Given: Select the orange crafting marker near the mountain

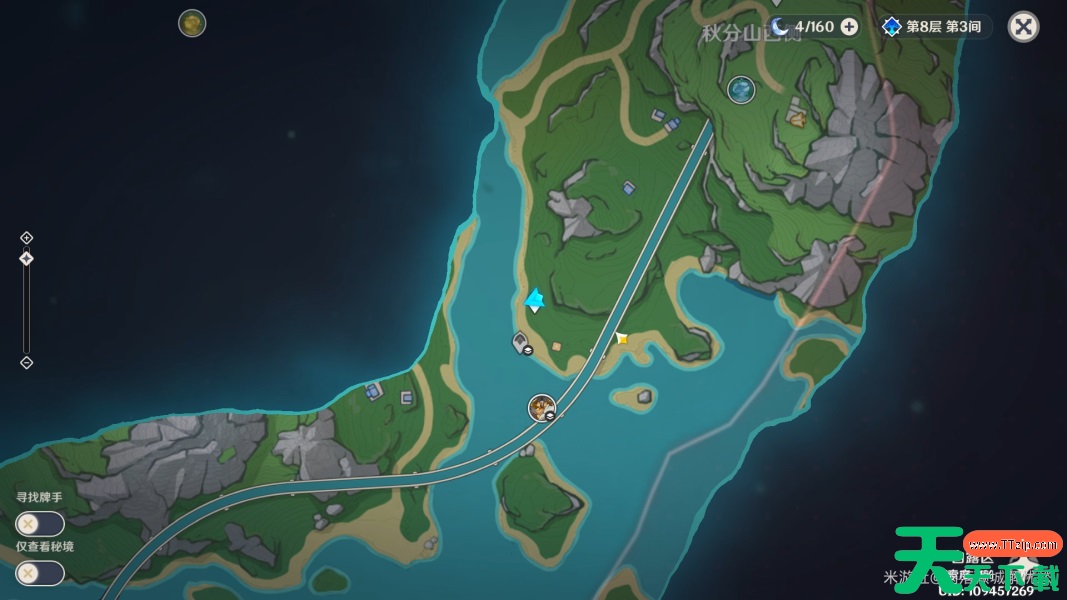Looking at the screenshot, I should click(x=796, y=118).
